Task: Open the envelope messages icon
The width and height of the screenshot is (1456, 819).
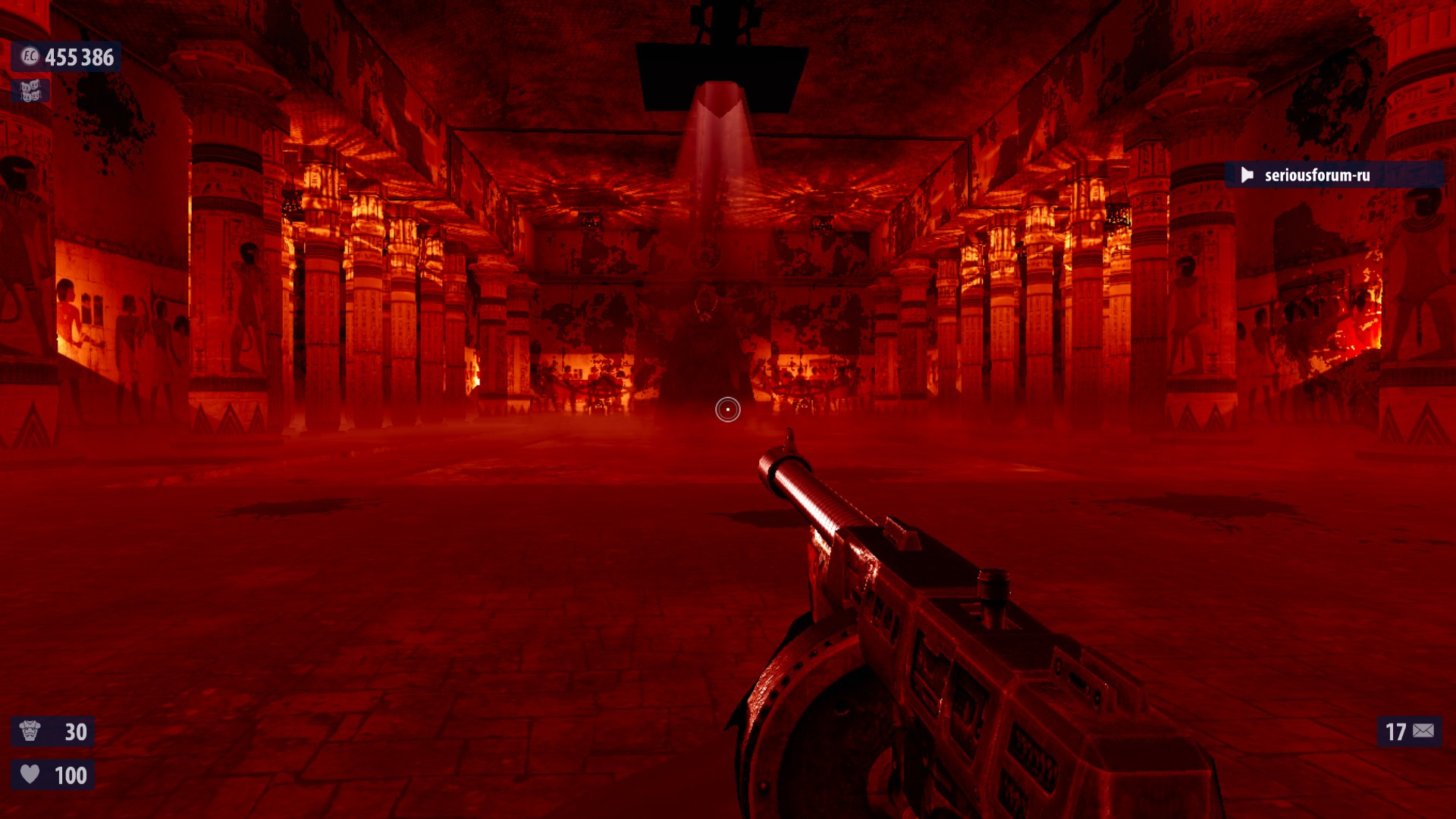Action: 1423,731
